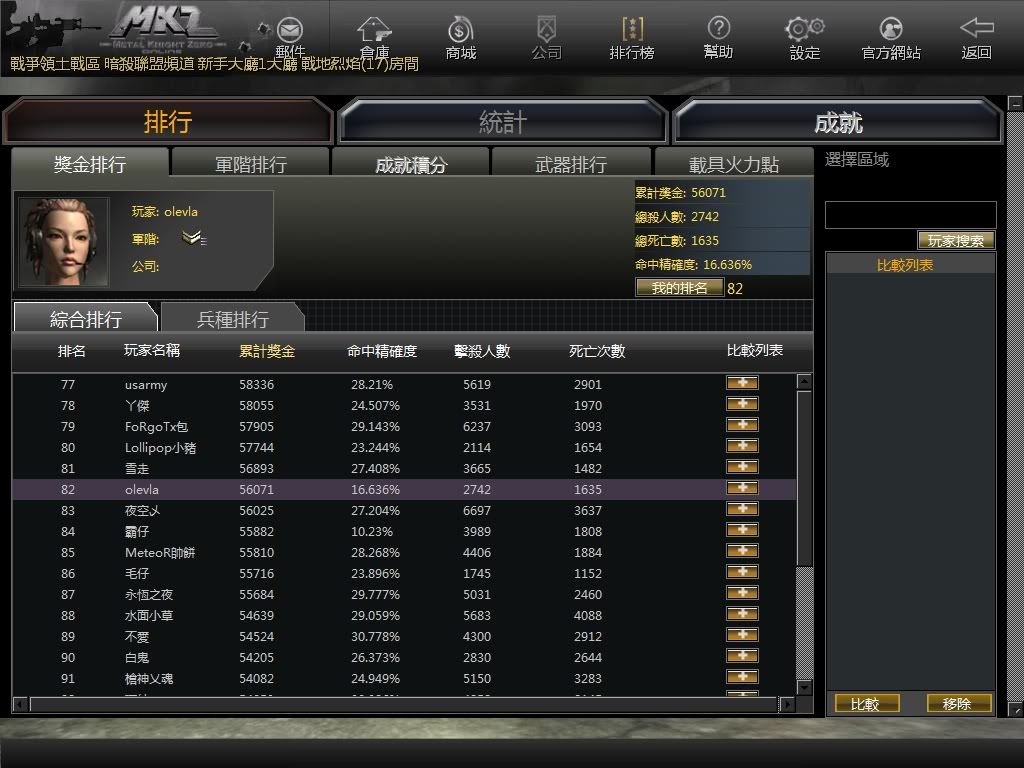Add usarmy to the comparison list
Viewport: 1024px width, 768px height.
[x=742, y=383]
